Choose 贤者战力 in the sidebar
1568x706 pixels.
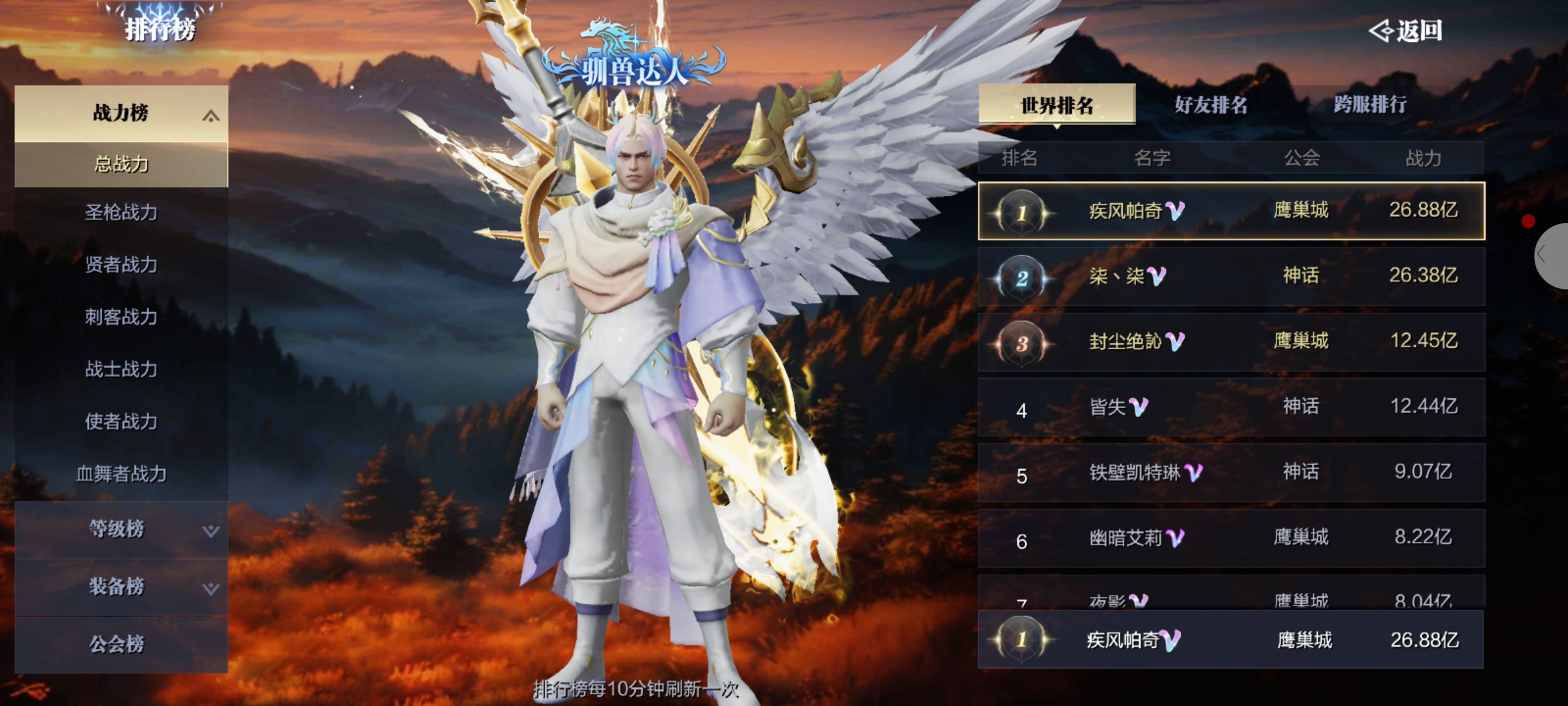pyautogui.click(x=122, y=265)
